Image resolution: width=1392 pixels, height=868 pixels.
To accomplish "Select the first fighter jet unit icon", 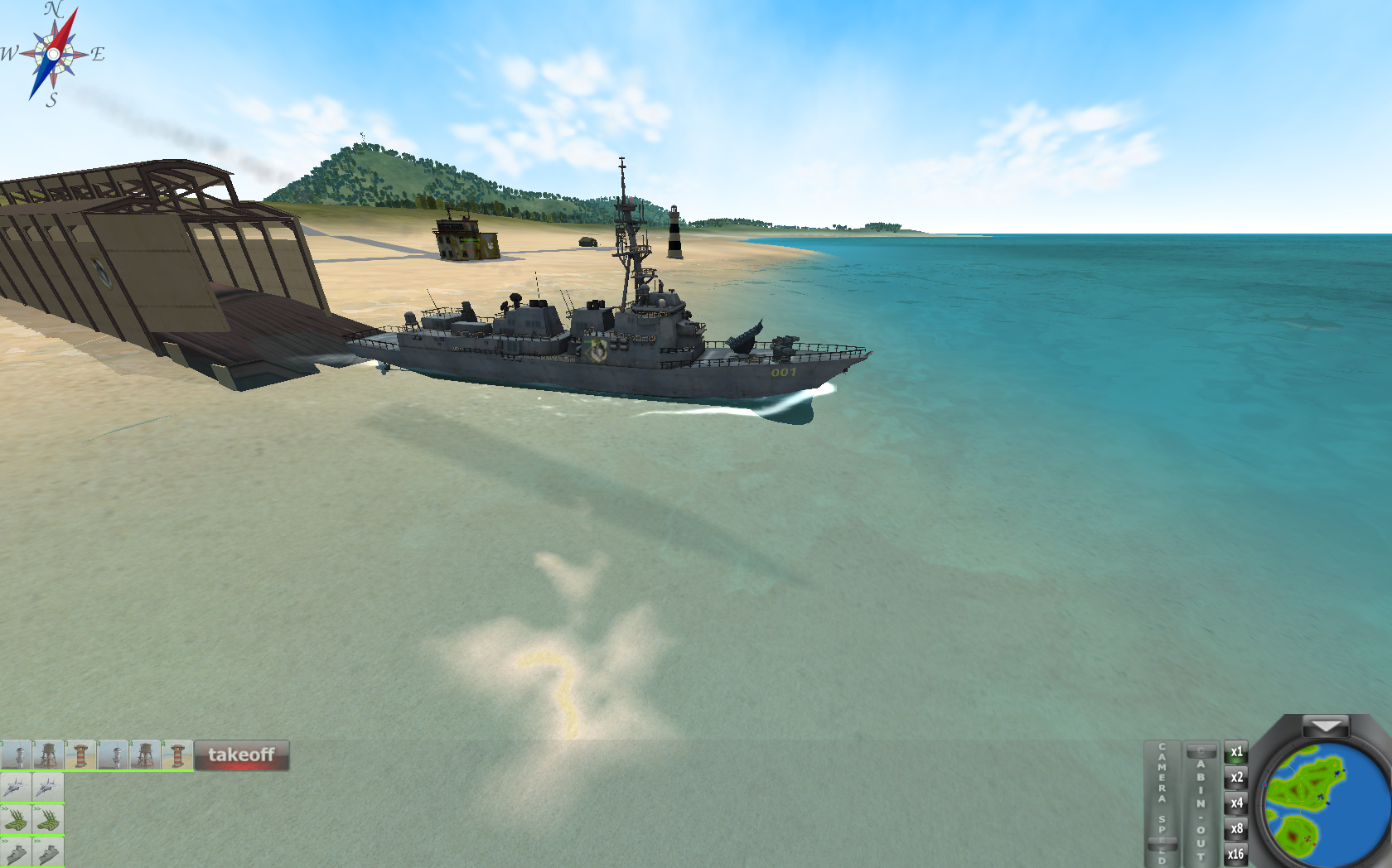I will click(16, 787).
